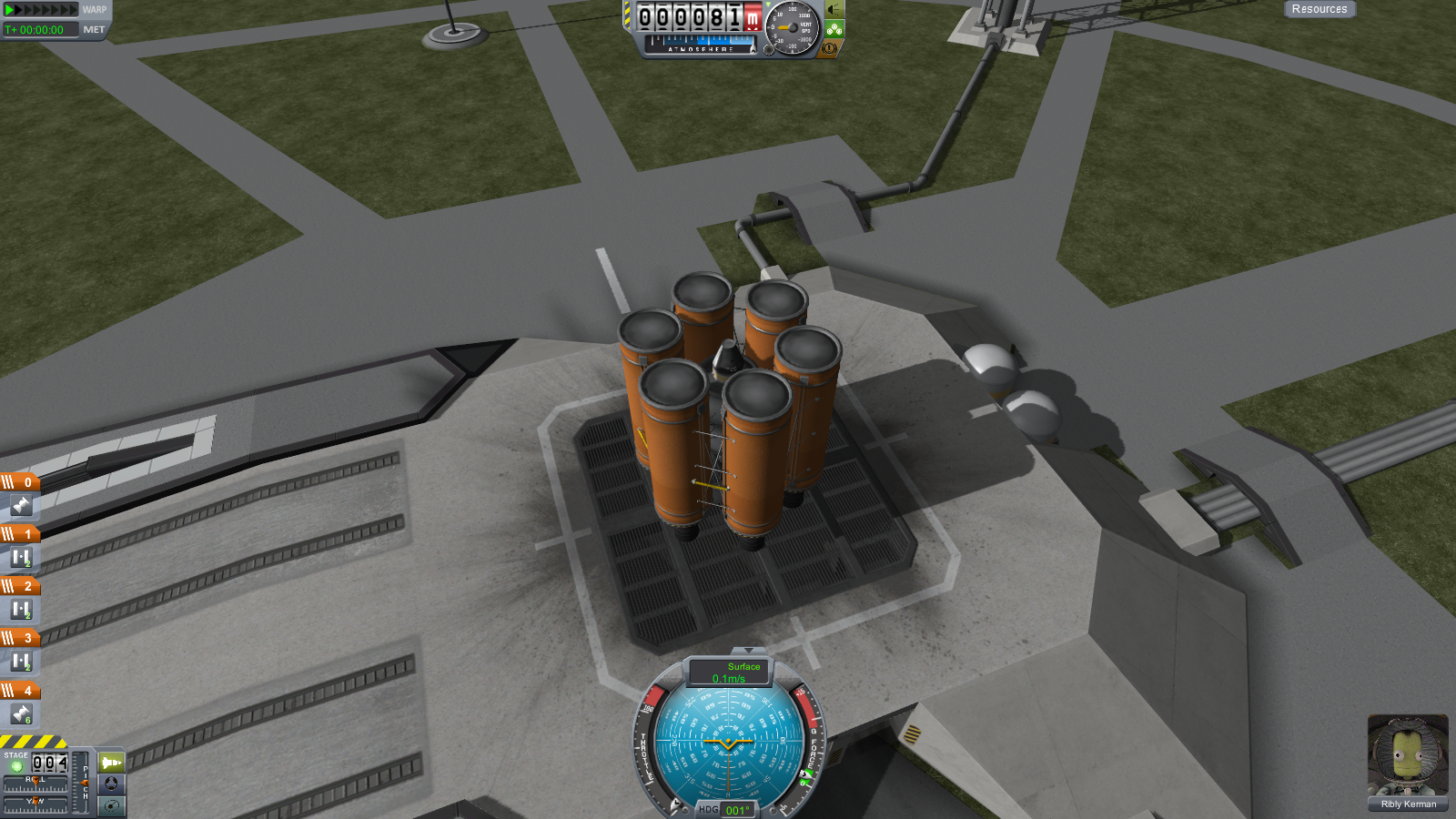The height and width of the screenshot is (819, 1456).
Task: Click the orange stage 0 header tab
Action: coord(20,482)
